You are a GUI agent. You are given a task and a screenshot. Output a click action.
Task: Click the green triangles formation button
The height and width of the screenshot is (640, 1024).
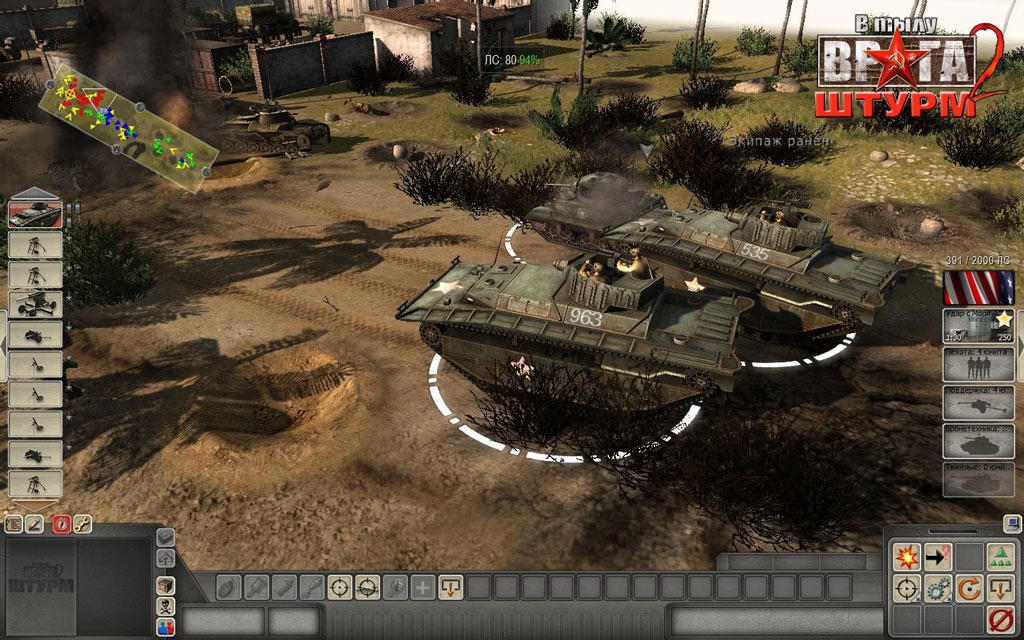pyautogui.click(x=1001, y=556)
